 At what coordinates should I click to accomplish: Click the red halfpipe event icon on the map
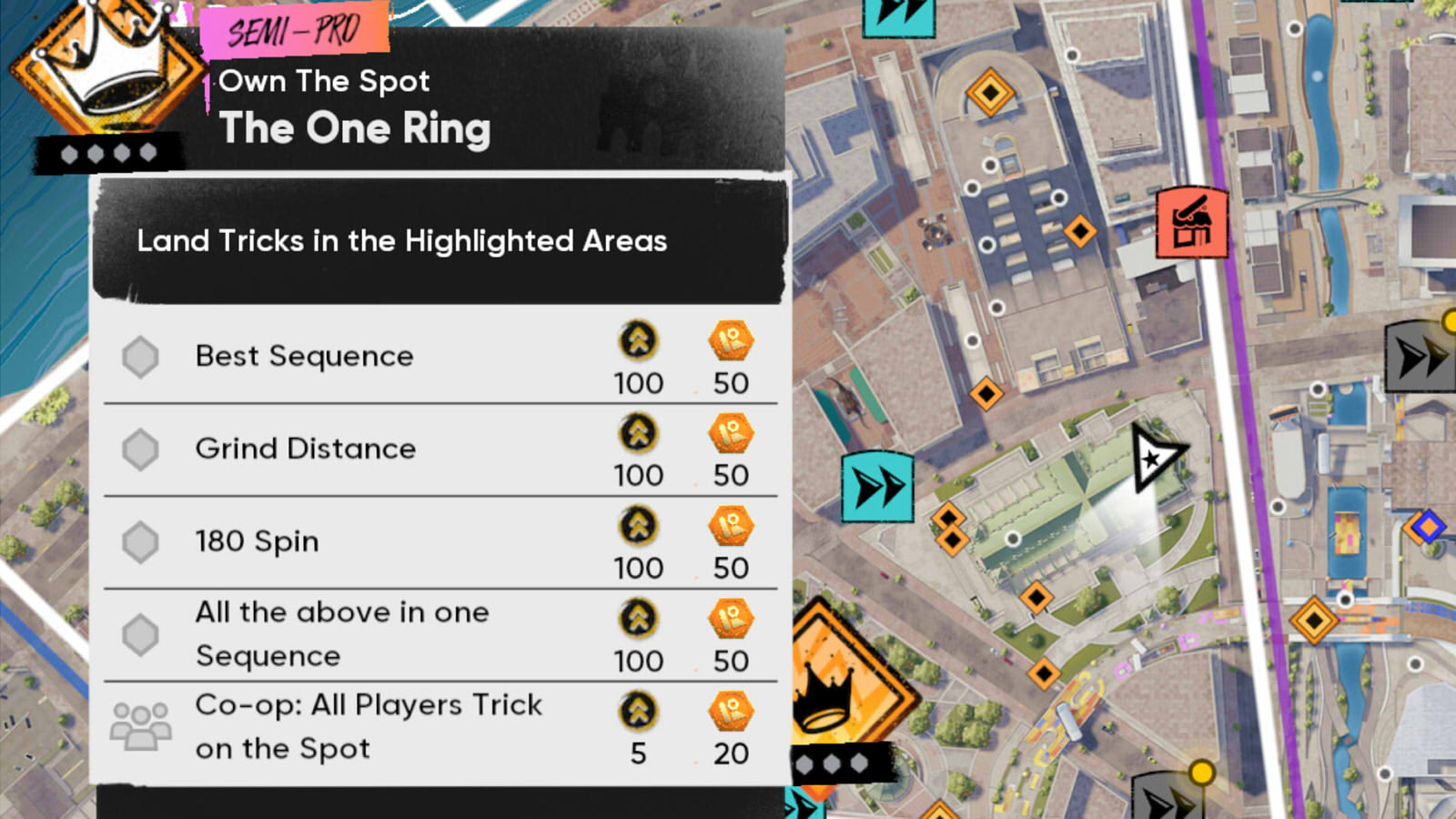coord(1192,223)
